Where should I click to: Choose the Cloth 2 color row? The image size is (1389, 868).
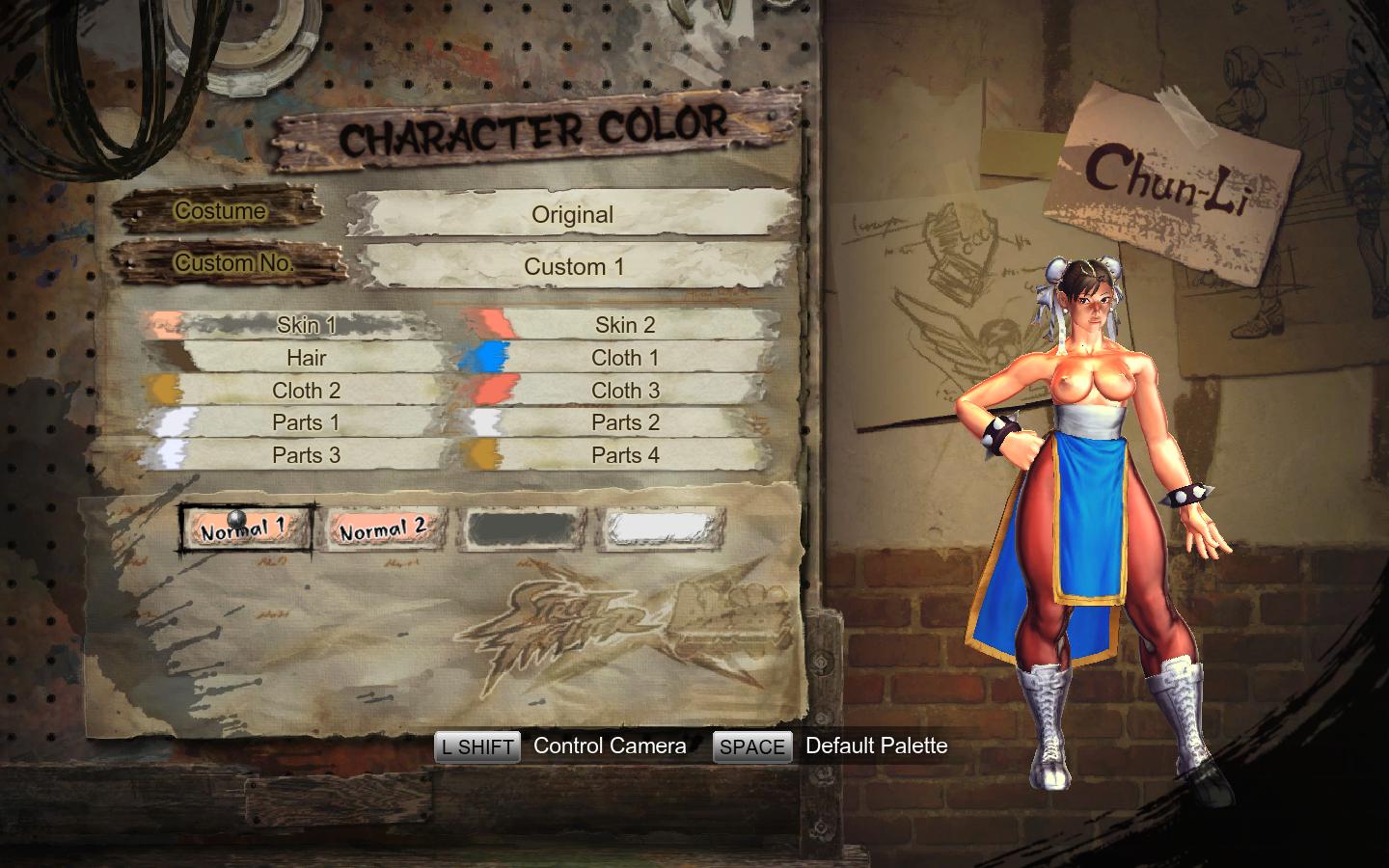point(306,391)
